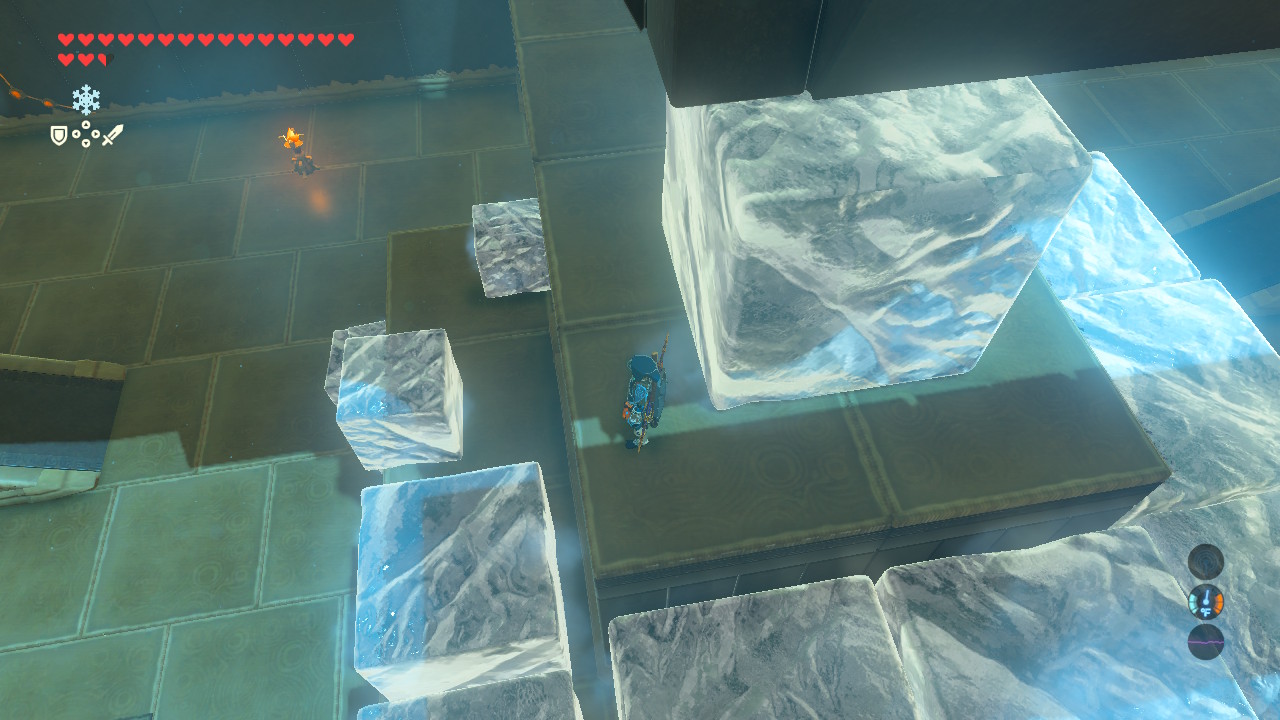Image resolution: width=1280 pixels, height=720 pixels.
Task: Click the right arrow on the d-pad icon
Action: click(96, 133)
